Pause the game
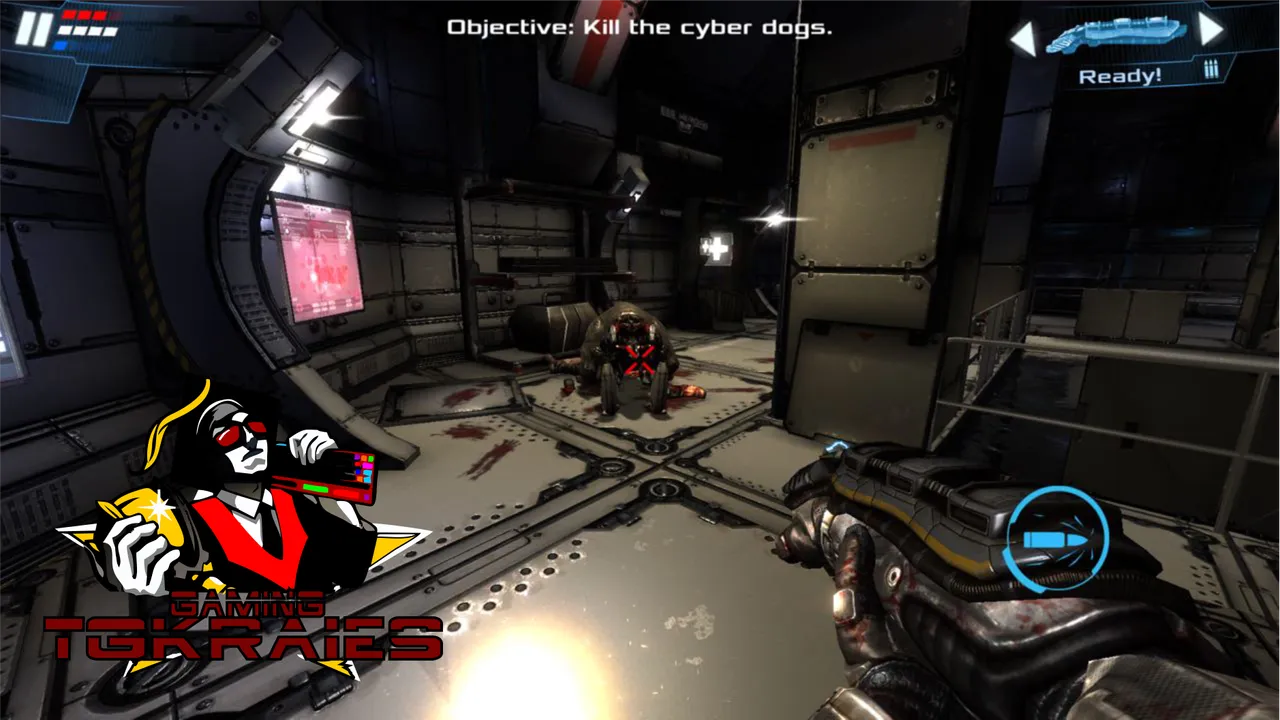The width and height of the screenshot is (1280, 720). tap(33, 29)
